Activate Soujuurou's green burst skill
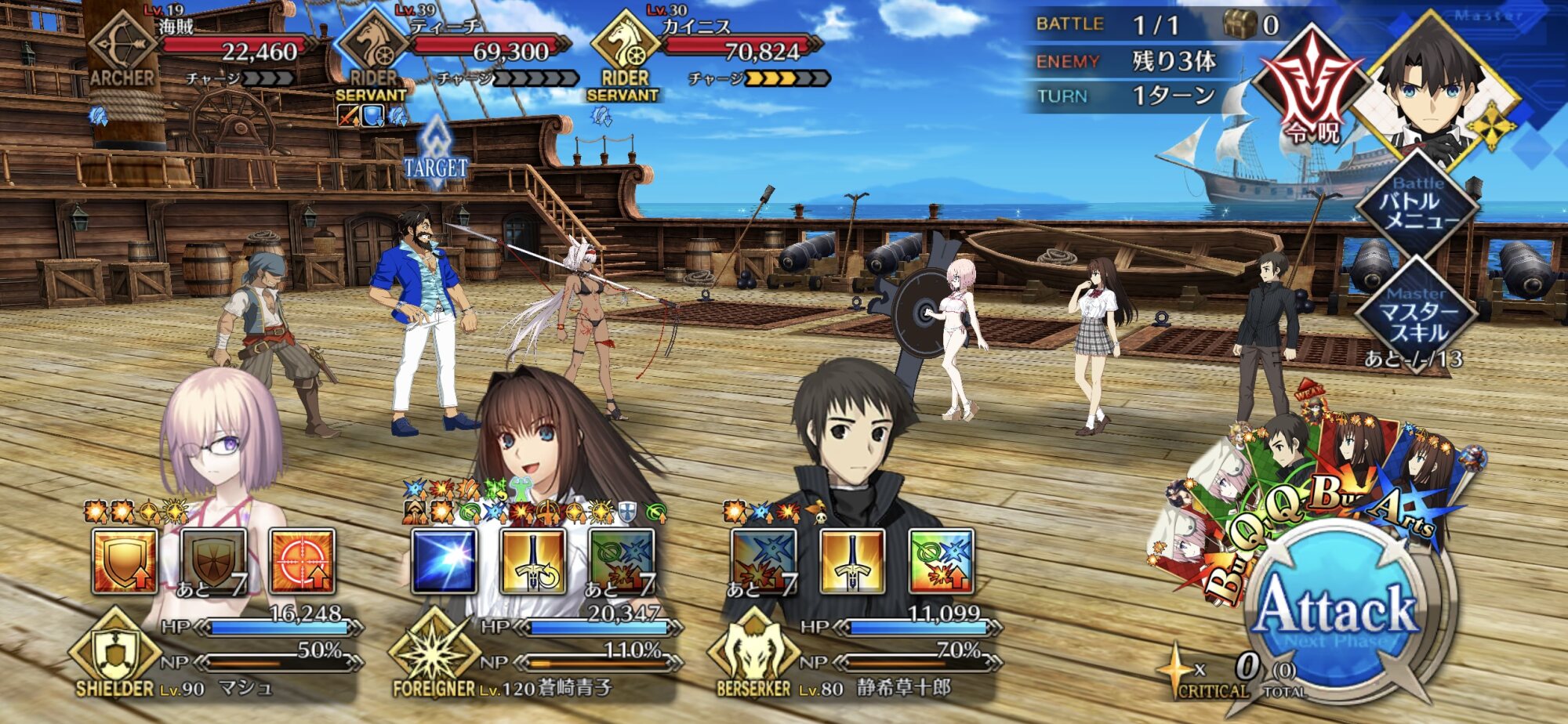The height and width of the screenshot is (724, 1568). tap(941, 561)
